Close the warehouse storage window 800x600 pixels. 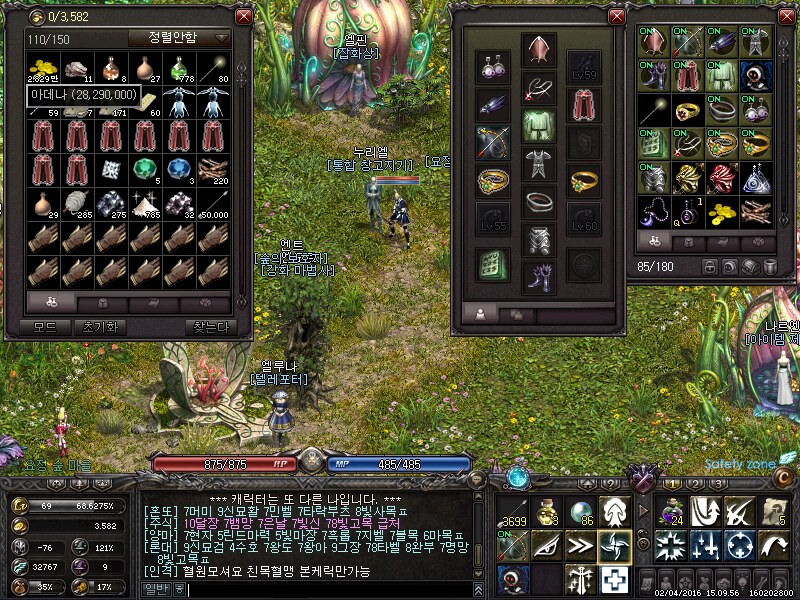pos(242,16)
